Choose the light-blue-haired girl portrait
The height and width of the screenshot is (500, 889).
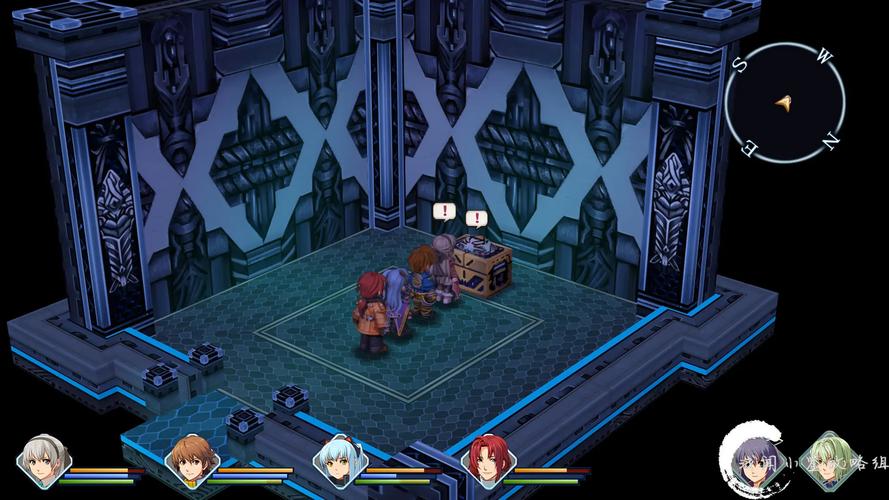tap(340, 461)
